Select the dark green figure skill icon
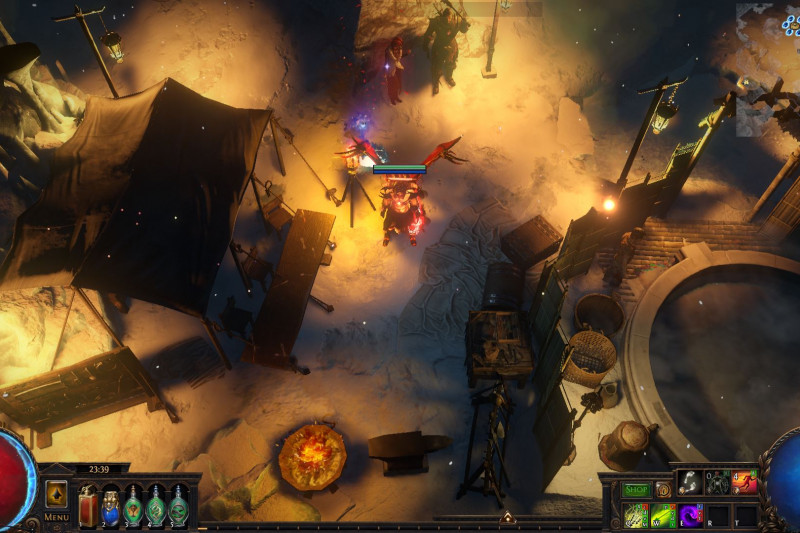 point(717,482)
